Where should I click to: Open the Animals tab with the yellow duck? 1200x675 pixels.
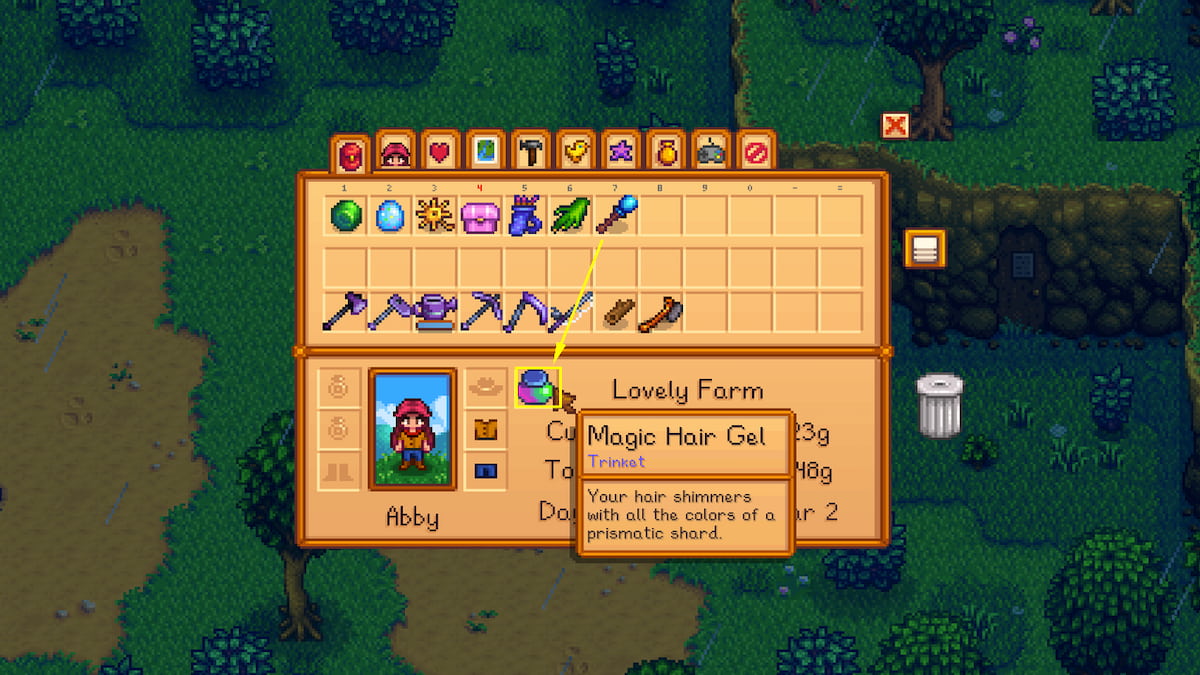click(576, 153)
